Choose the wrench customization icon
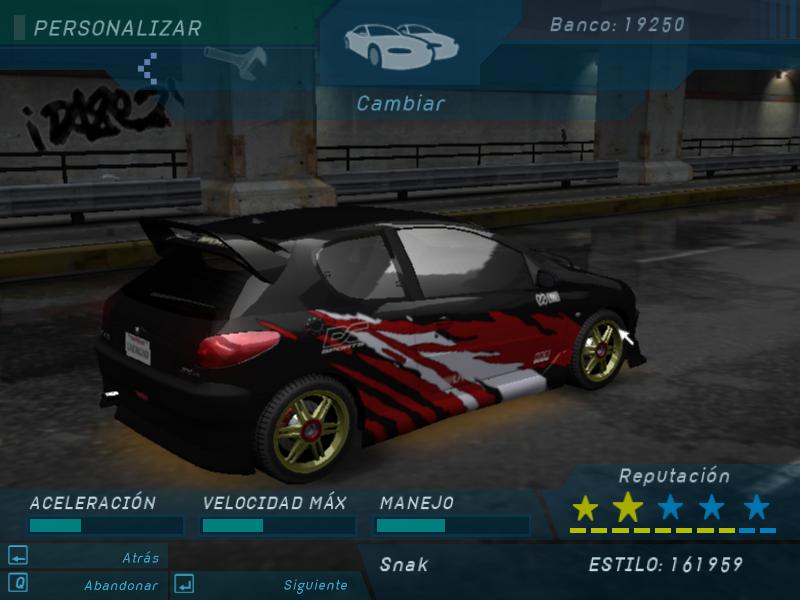800x600 pixels. (236, 61)
